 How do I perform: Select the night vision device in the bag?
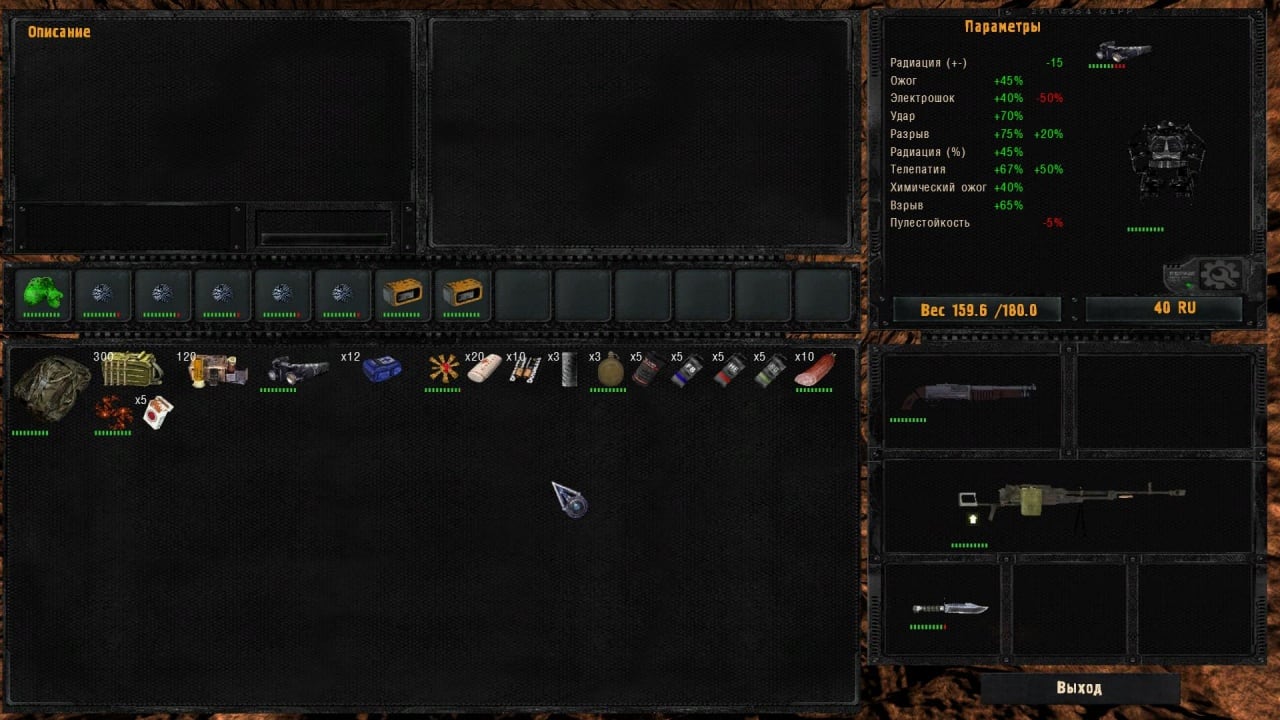[297, 371]
